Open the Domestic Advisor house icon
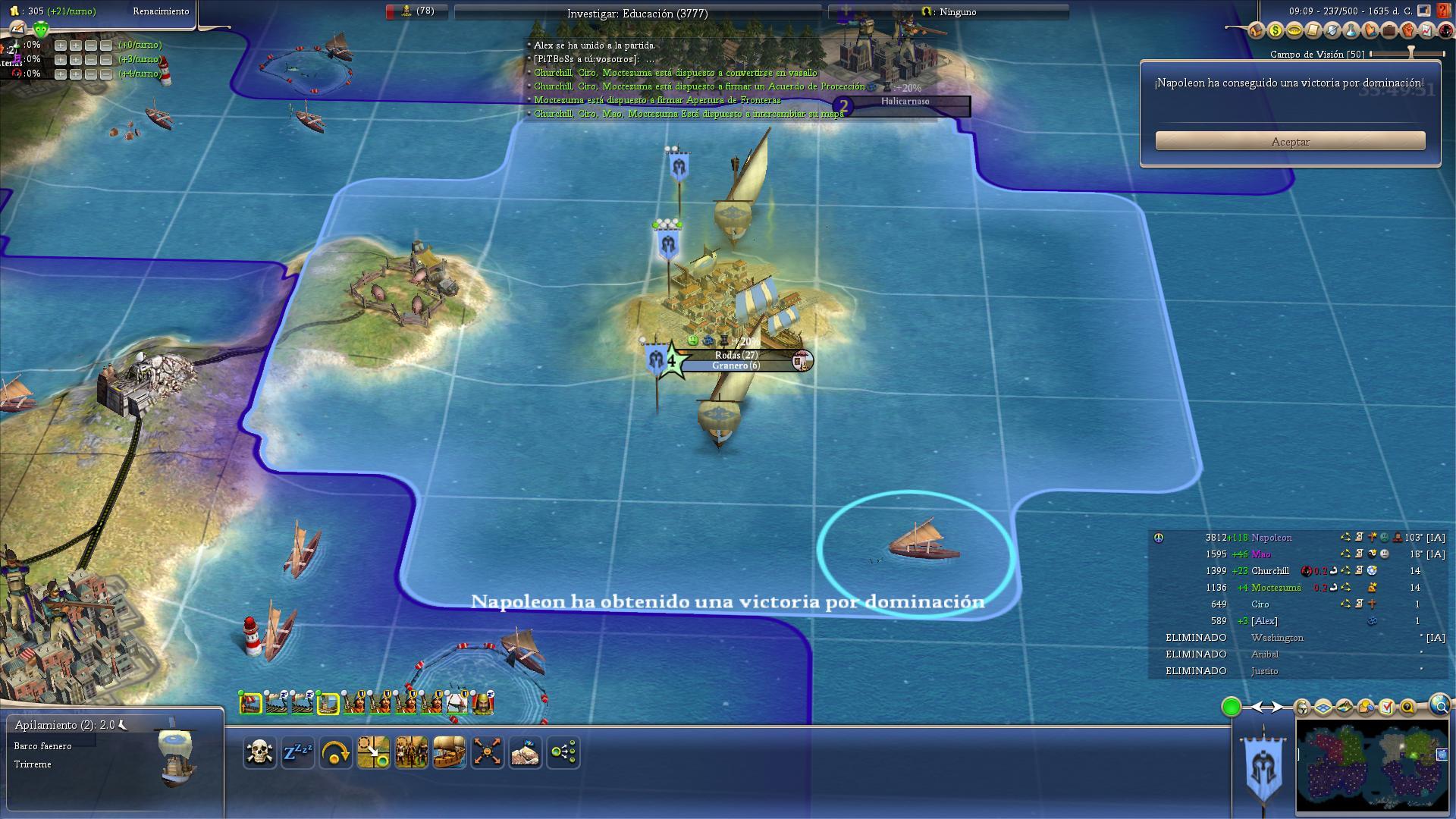The image size is (1456, 819). pos(1257,31)
